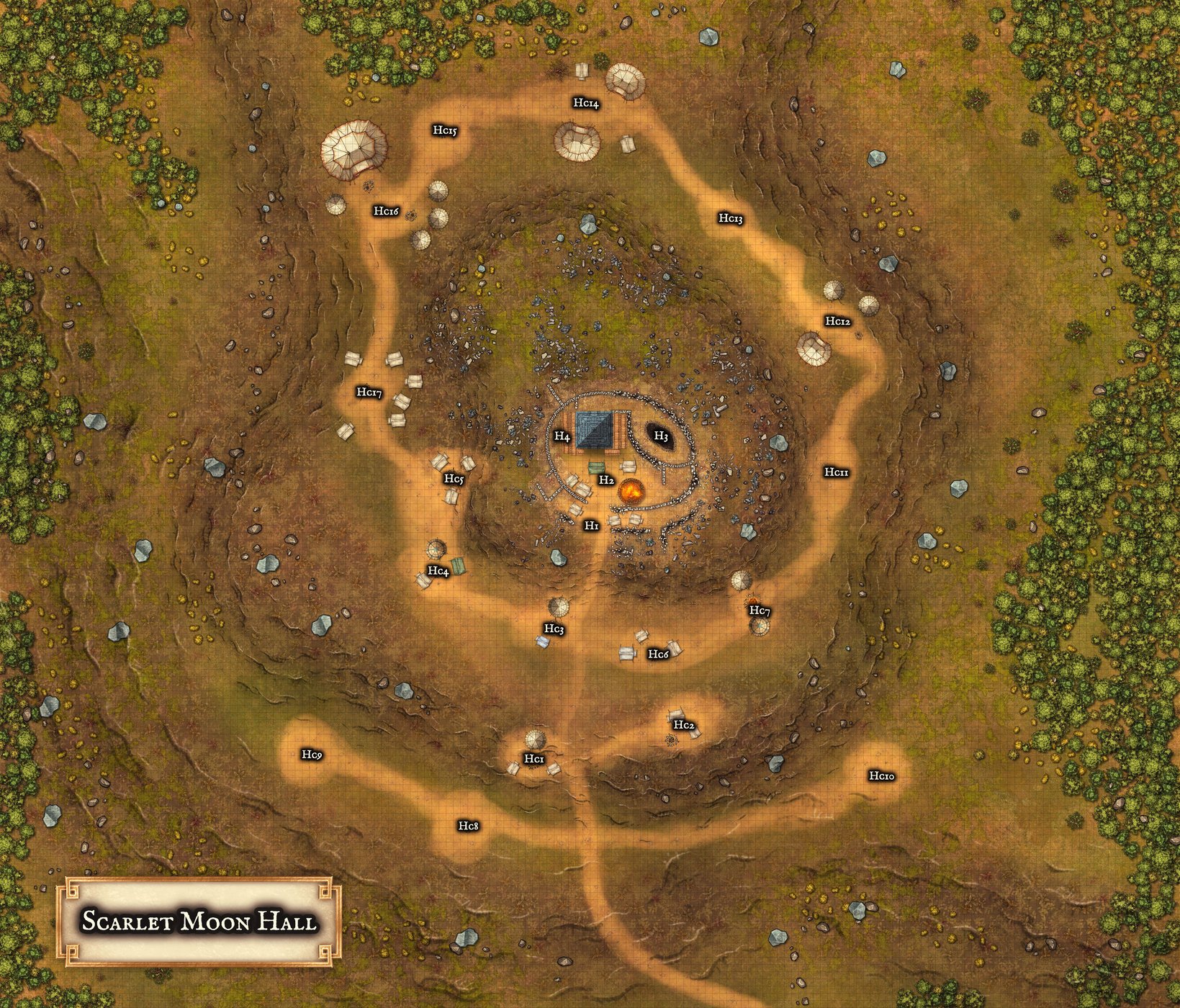This screenshot has height=1008, width=1180.
Task: Select the H4 marker by the pyramid
Action: [x=562, y=437]
